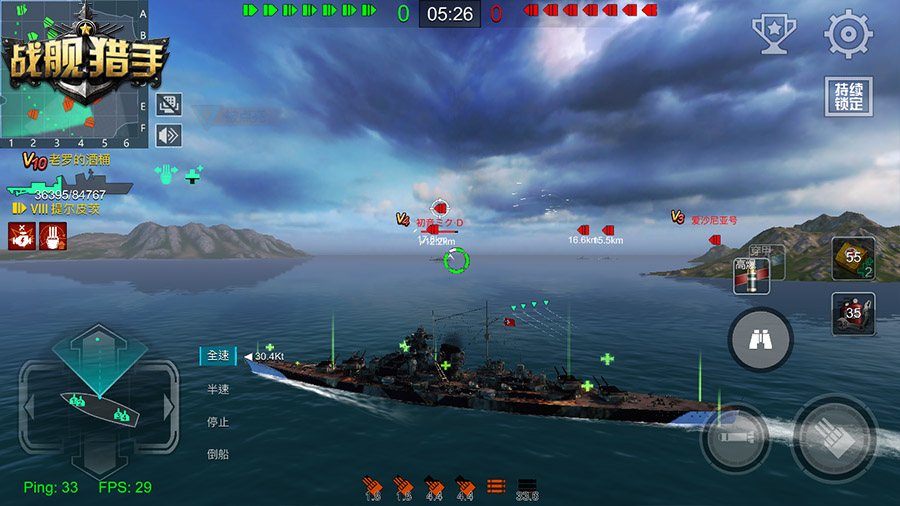Open the trophy scoreboard
The width and height of the screenshot is (900, 506).
click(x=773, y=34)
